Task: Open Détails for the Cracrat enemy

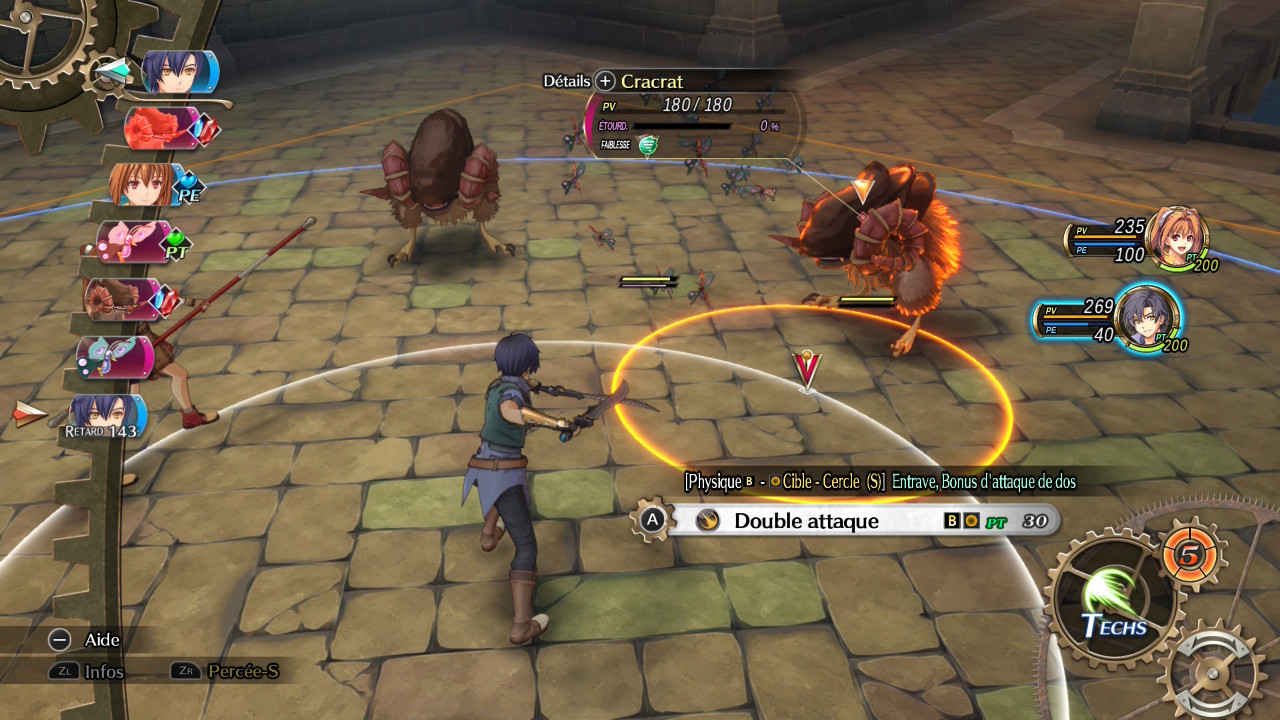Action: (605, 81)
